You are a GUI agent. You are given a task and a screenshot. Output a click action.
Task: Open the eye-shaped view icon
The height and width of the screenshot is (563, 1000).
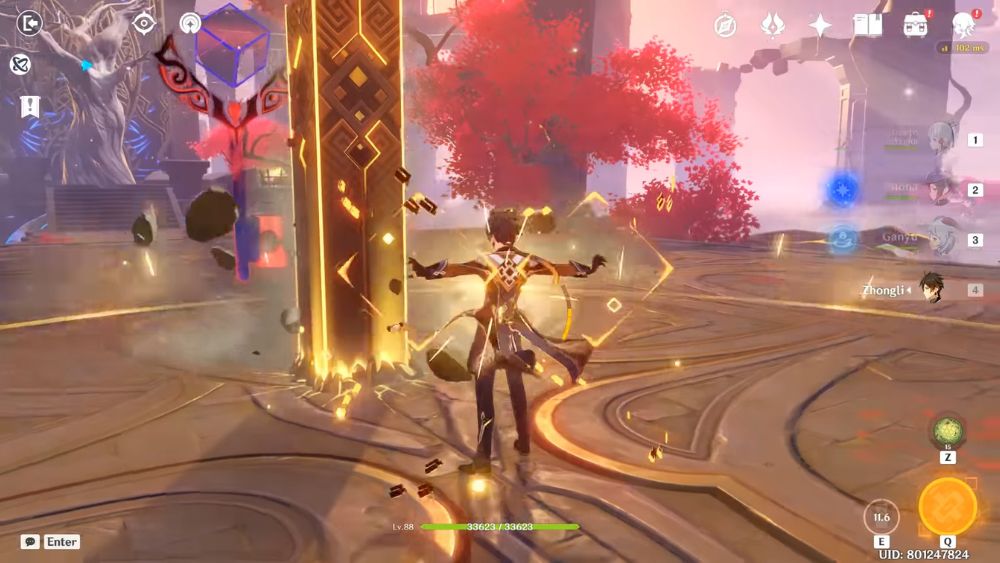click(x=145, y=23)
